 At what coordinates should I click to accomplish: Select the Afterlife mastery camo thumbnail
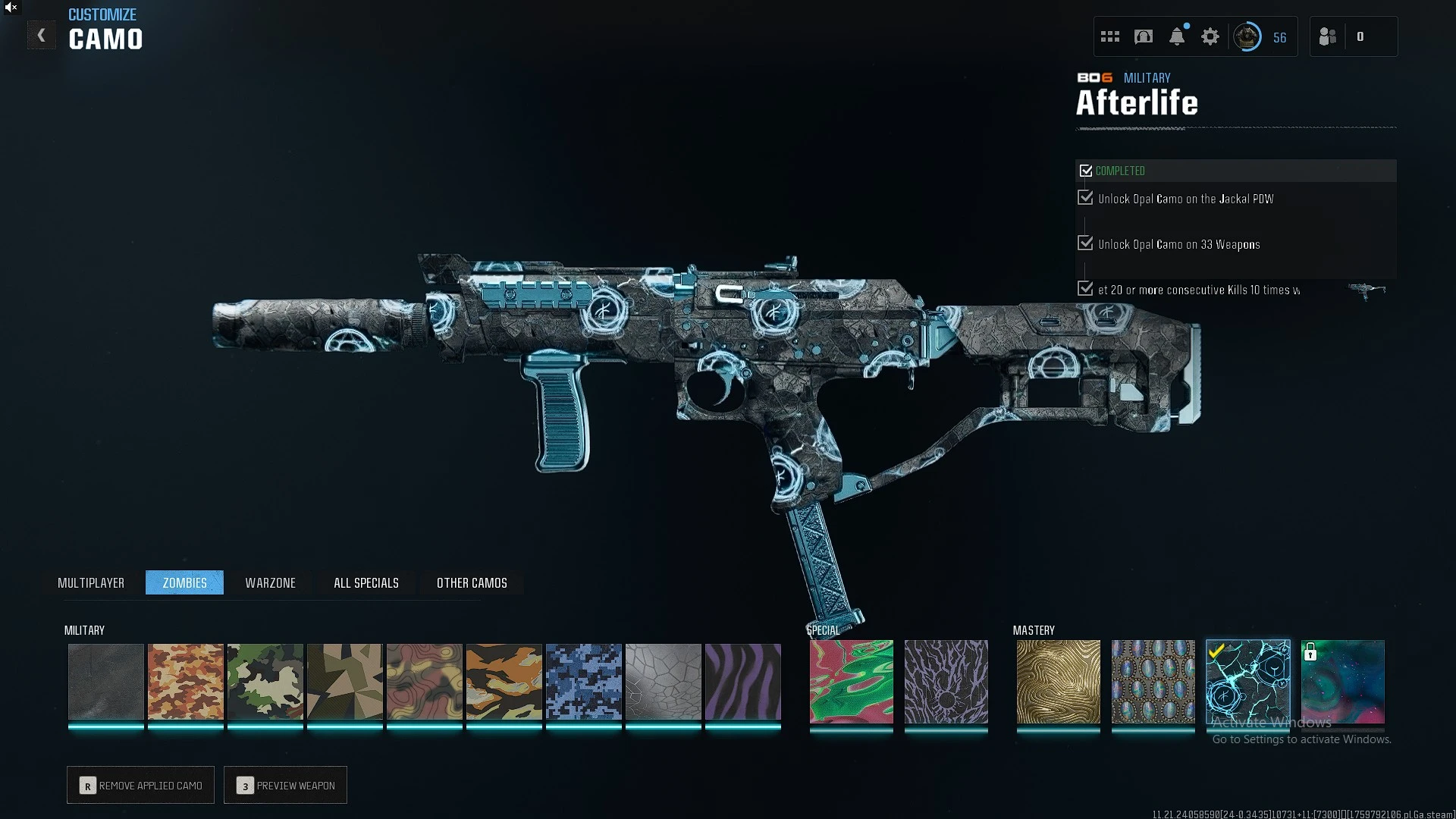(x=1248, y=681)
